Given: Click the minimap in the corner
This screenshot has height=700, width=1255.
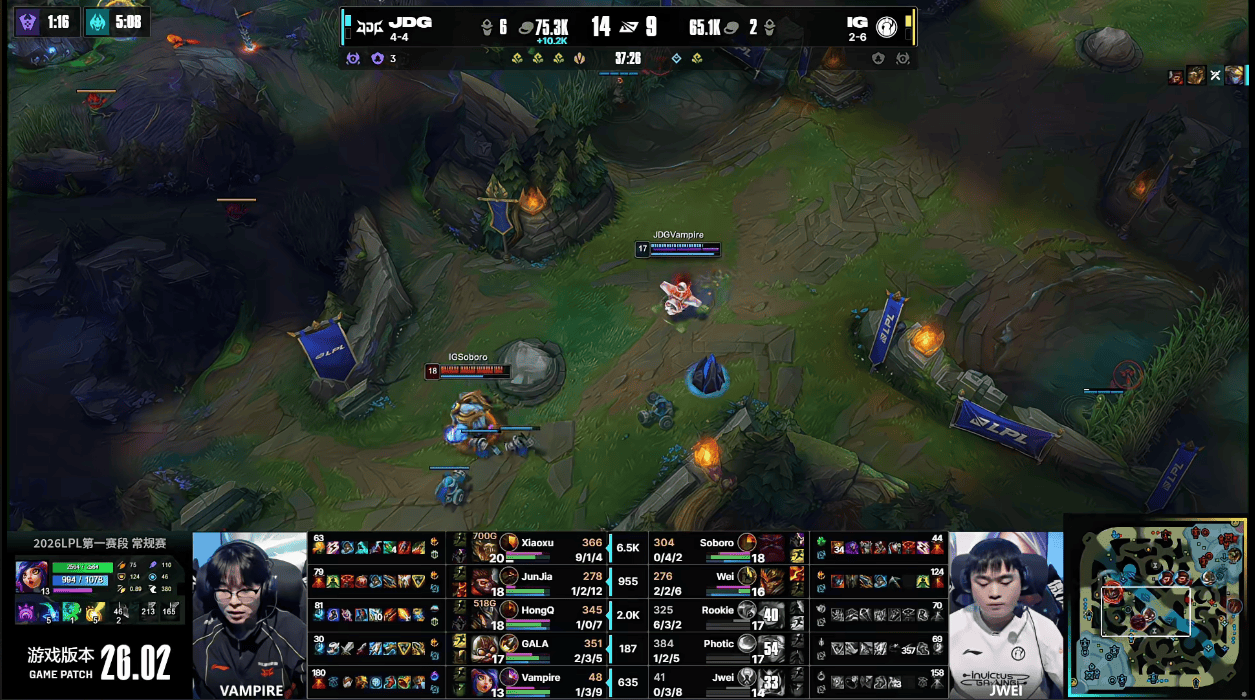Looking at the screenshot, I should (x=1158, y=606).
